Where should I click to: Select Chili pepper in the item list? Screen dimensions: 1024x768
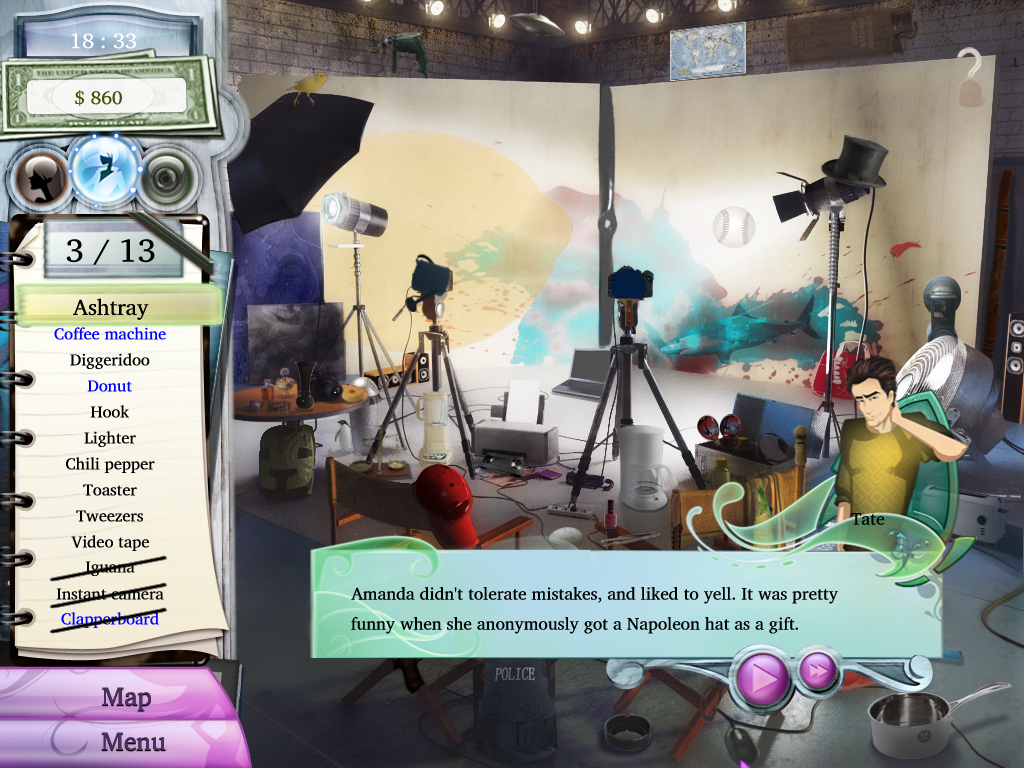coord(110,464)
